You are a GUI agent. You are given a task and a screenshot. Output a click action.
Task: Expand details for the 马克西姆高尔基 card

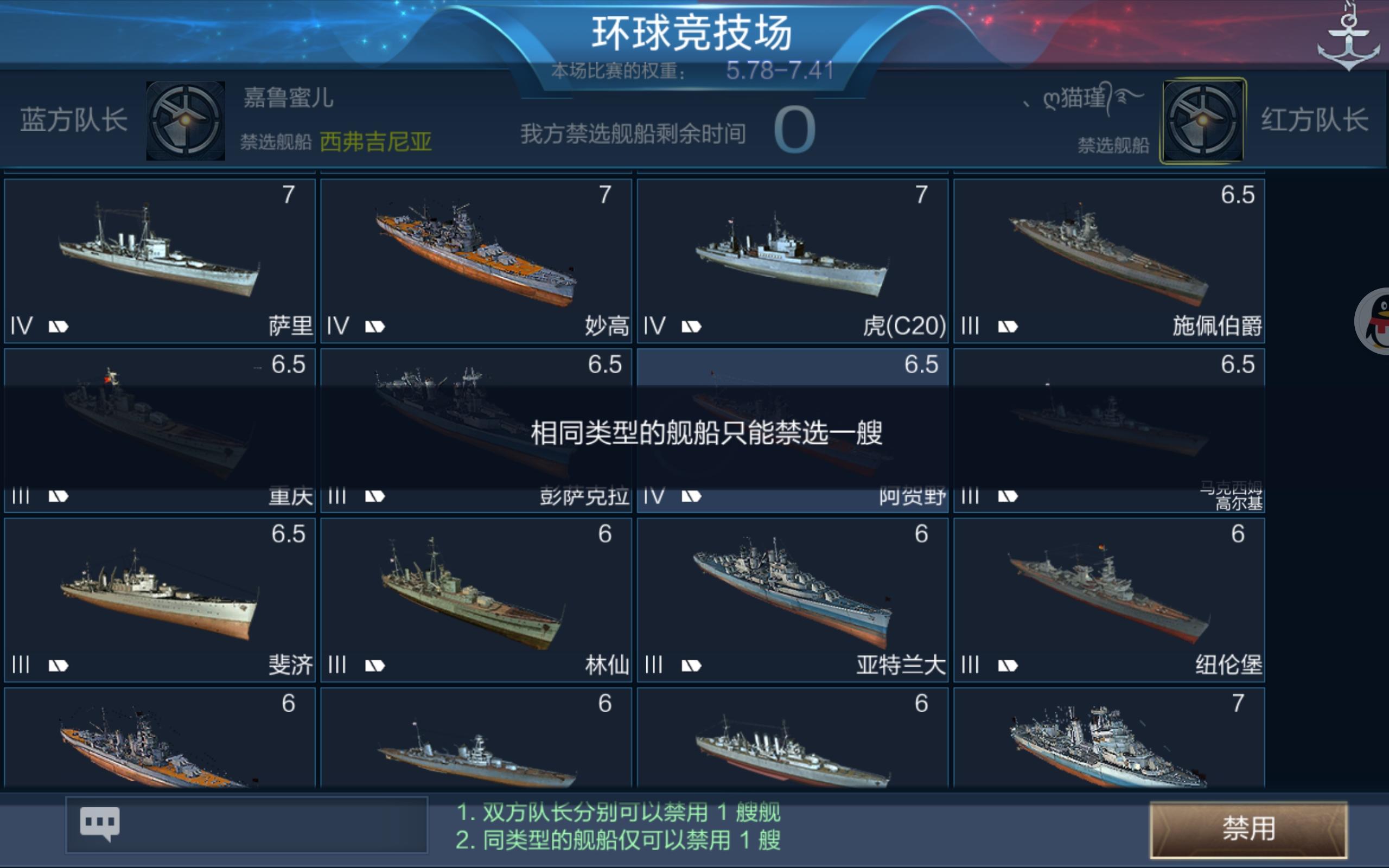[x=1108, y=431]
